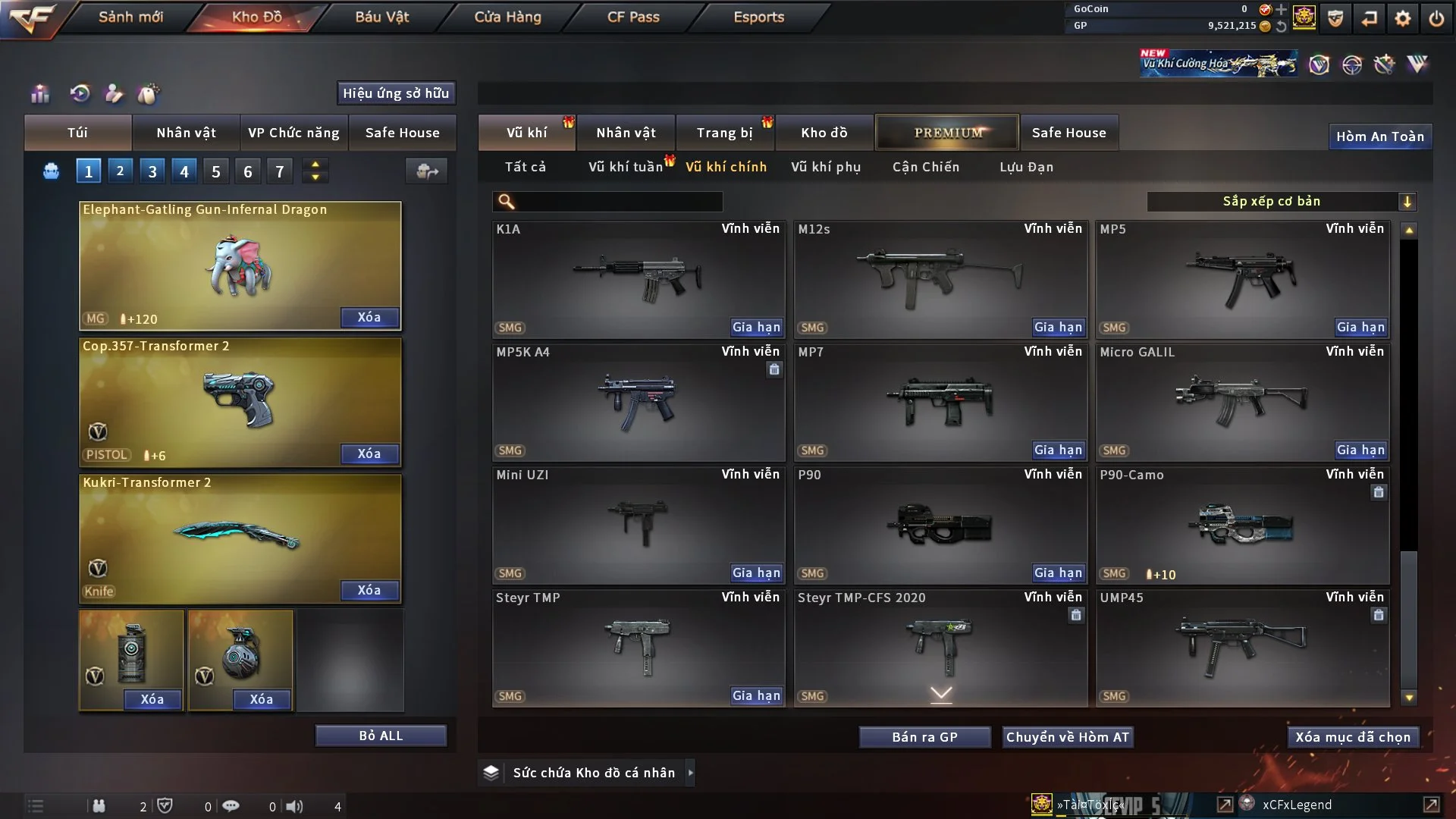Click the Bán ra GP button

pyautogui.click(x=924, y=737)
